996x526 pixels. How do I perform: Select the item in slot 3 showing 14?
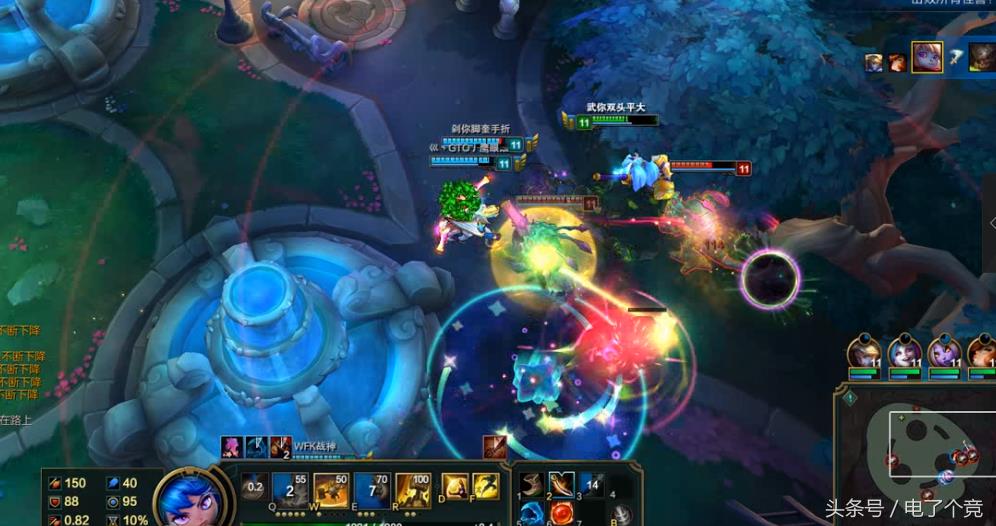tap(592, 486)
